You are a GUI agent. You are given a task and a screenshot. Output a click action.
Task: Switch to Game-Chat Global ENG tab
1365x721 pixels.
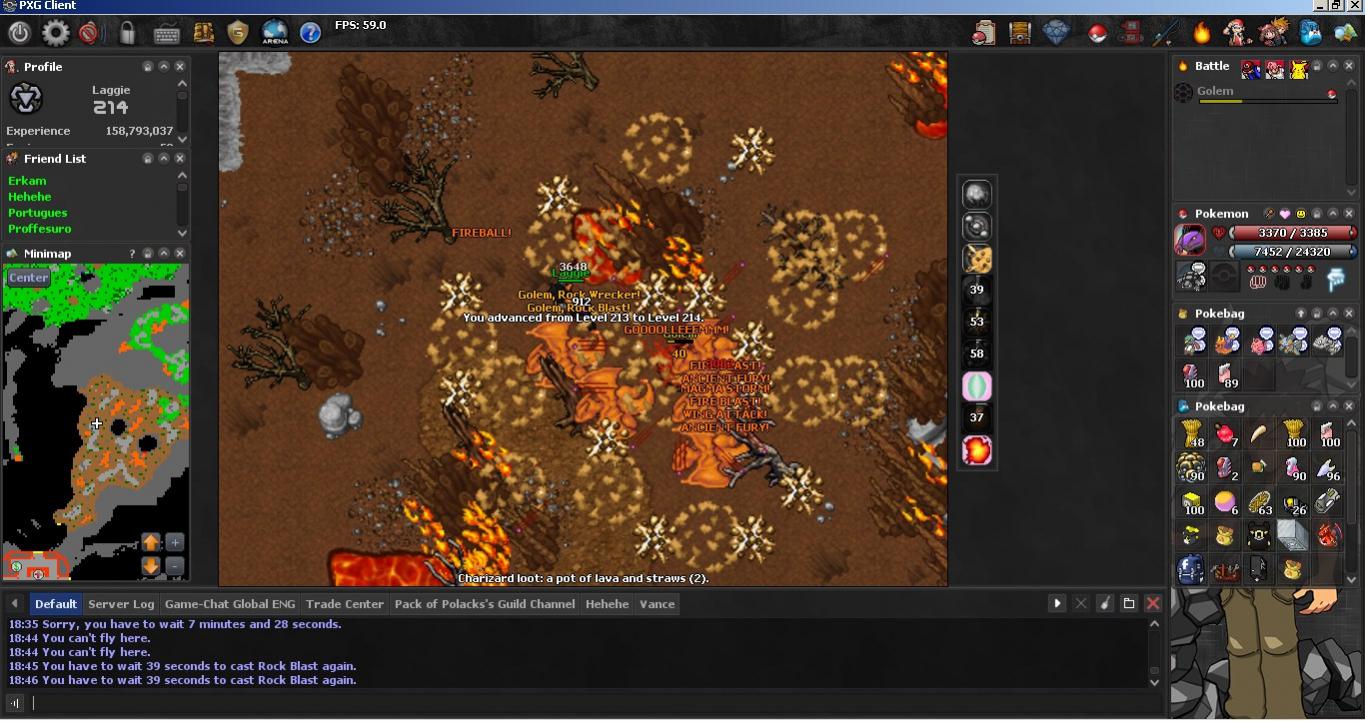pyautogui.click(x=230, y=604)
